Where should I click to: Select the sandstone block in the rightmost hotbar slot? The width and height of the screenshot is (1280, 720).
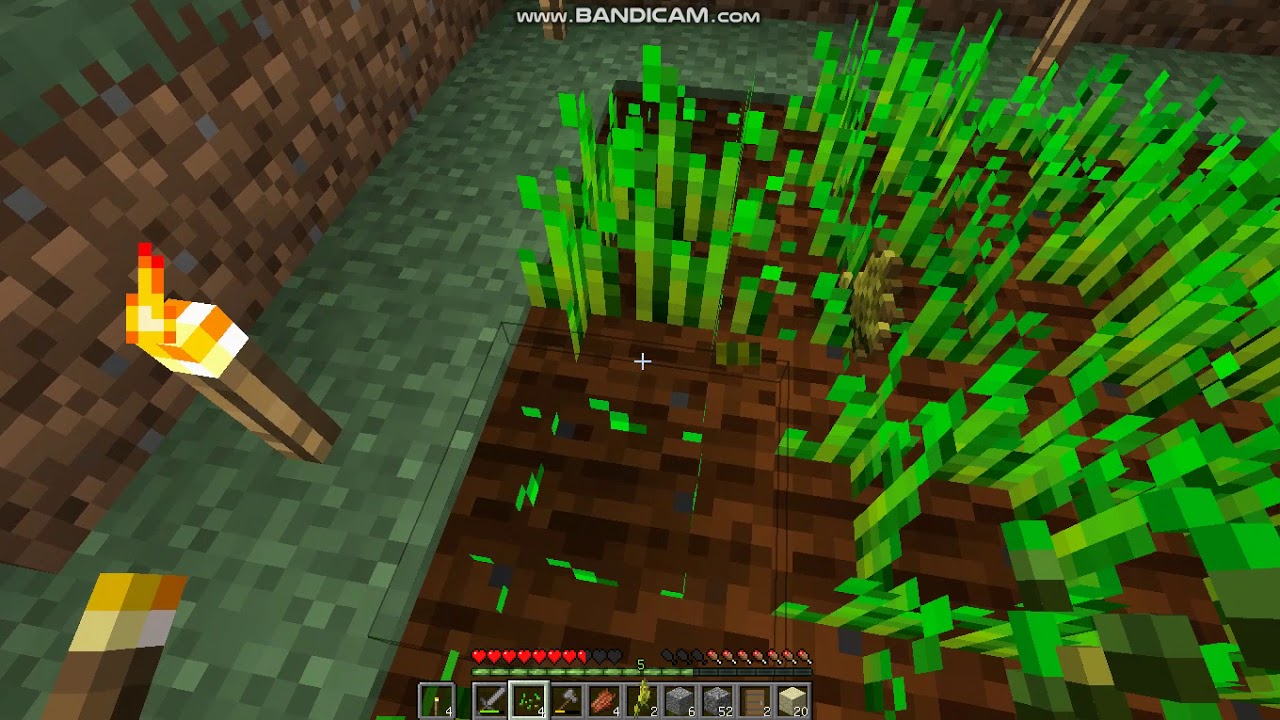(x=792, y=698)
